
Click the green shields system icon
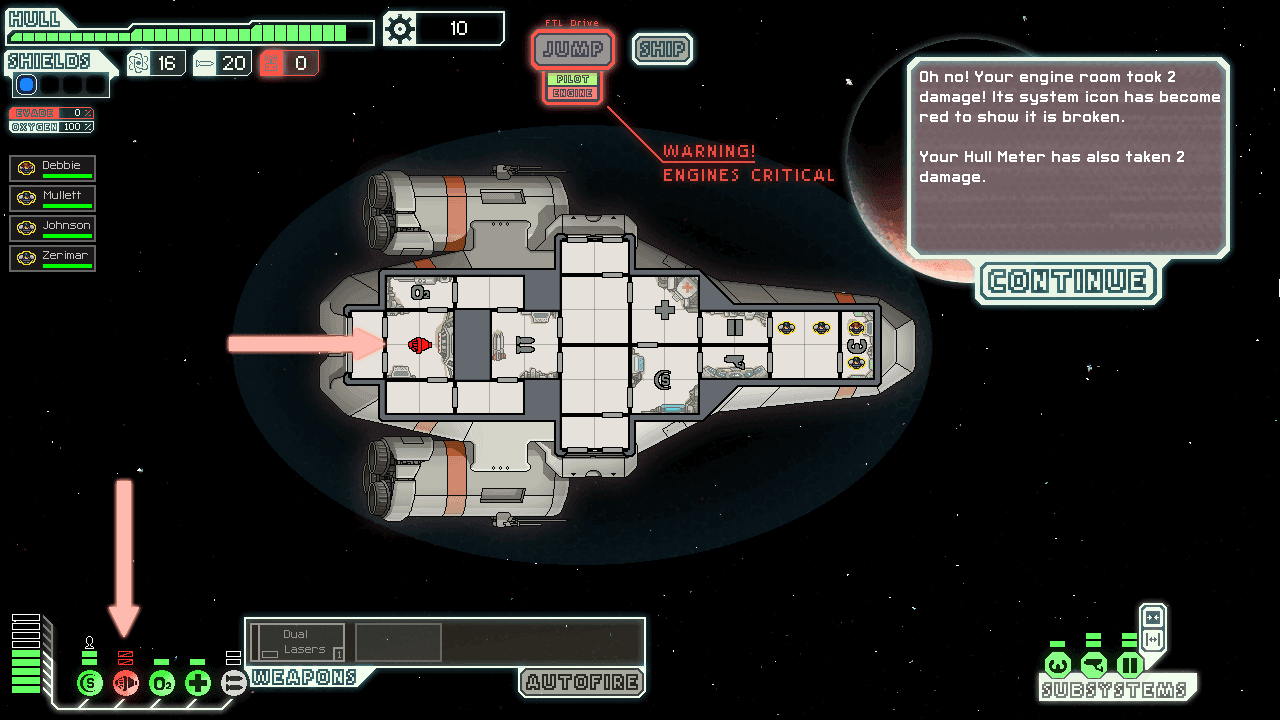(90, 684)
